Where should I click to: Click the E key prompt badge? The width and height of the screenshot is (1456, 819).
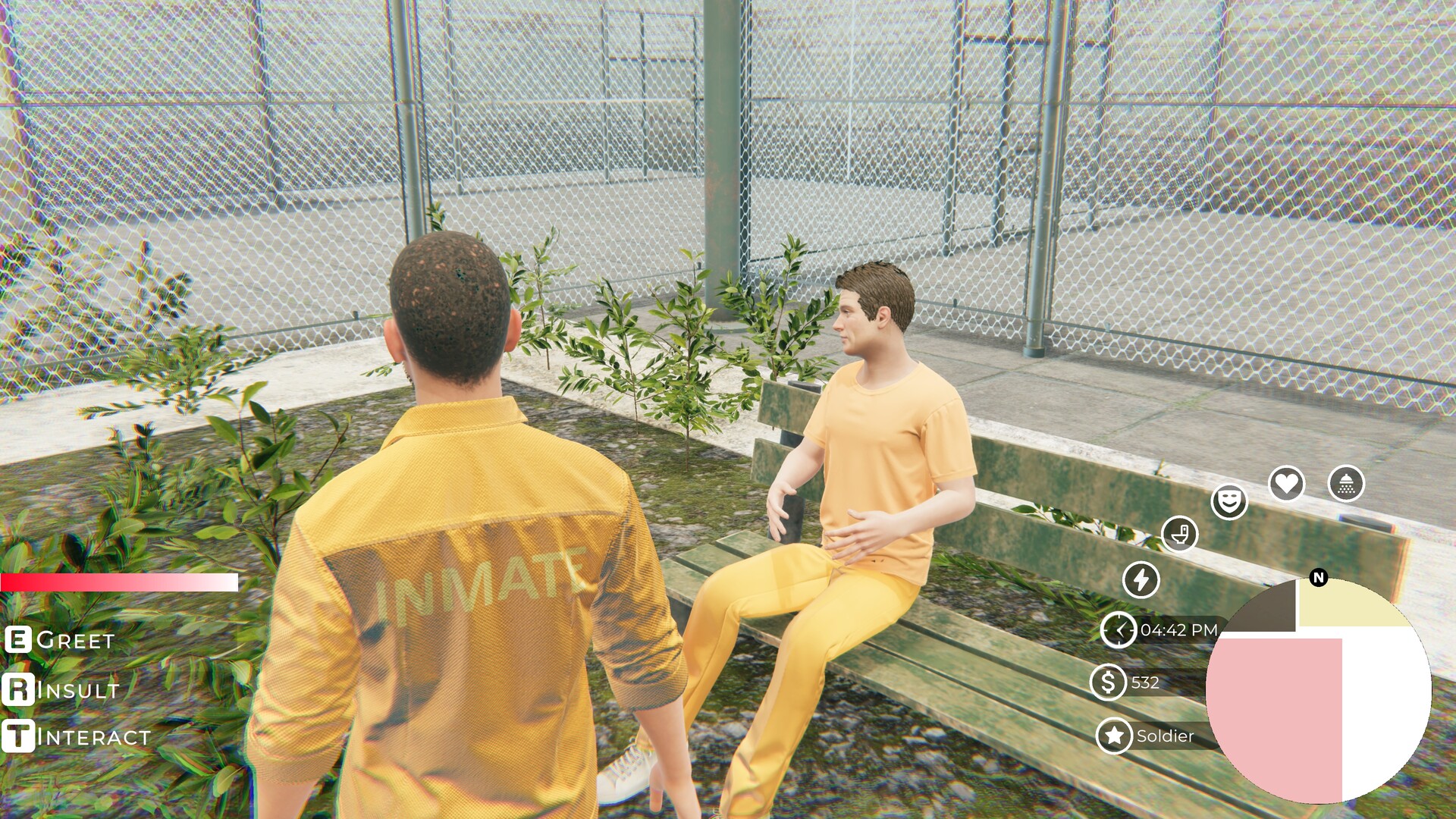17,641
